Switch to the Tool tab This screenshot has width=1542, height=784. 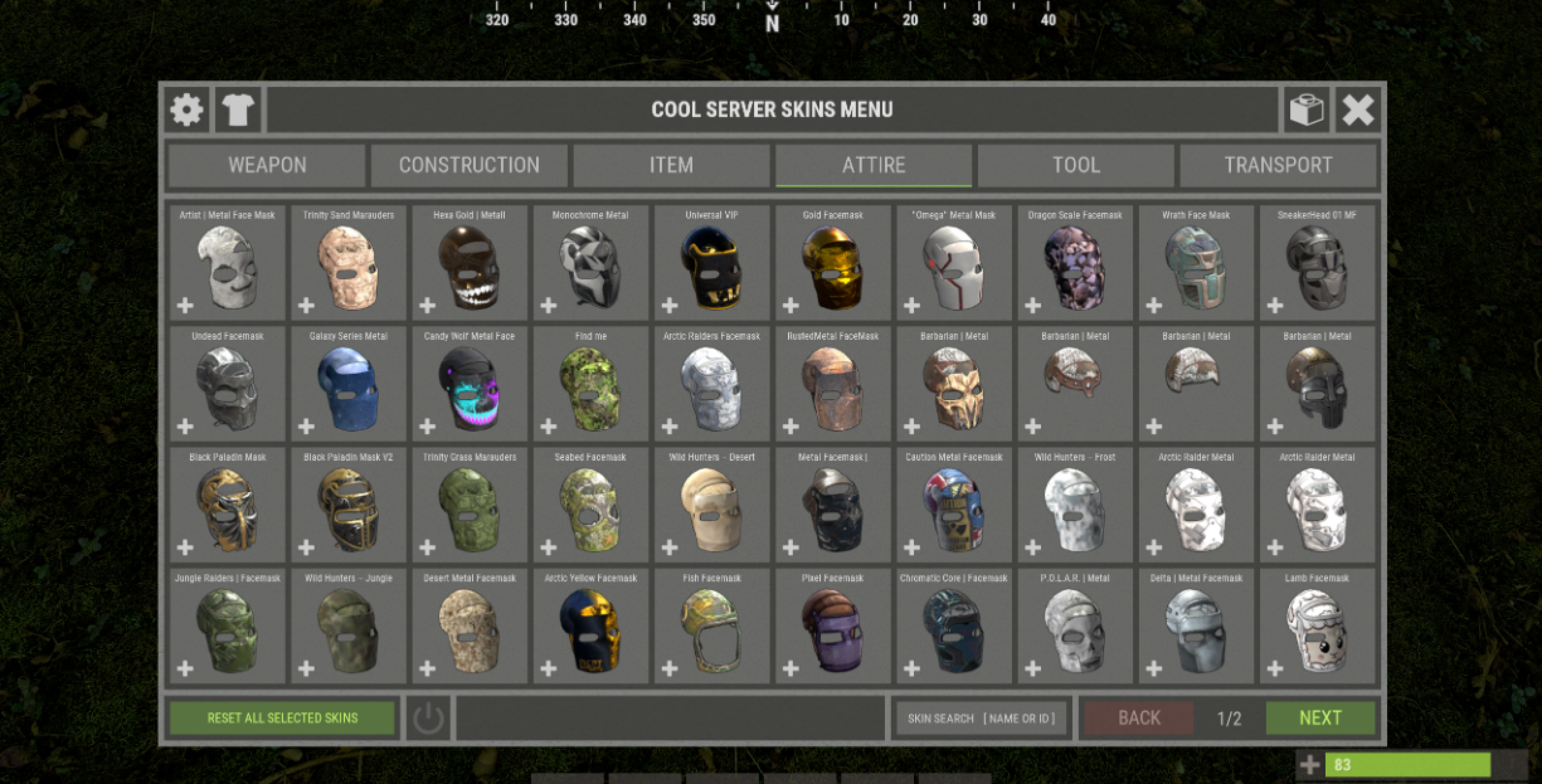click(1076, 165)
